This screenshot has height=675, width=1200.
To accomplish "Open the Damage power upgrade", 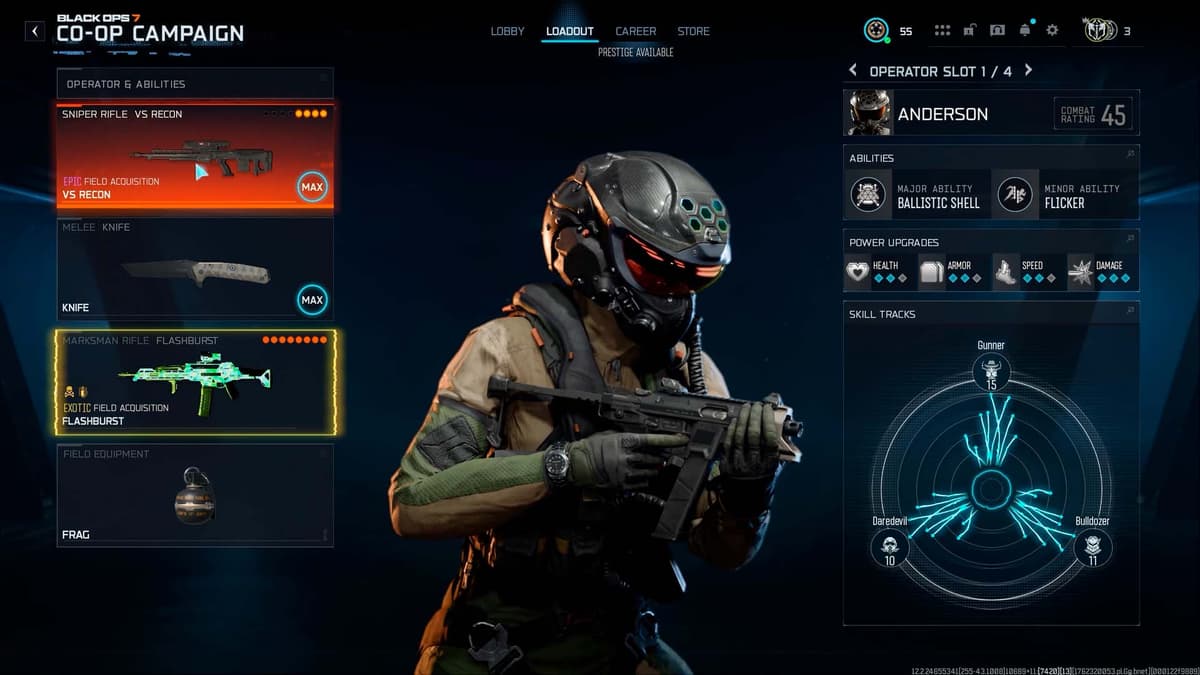I will pyautogui.click(x=1101, y=271).
